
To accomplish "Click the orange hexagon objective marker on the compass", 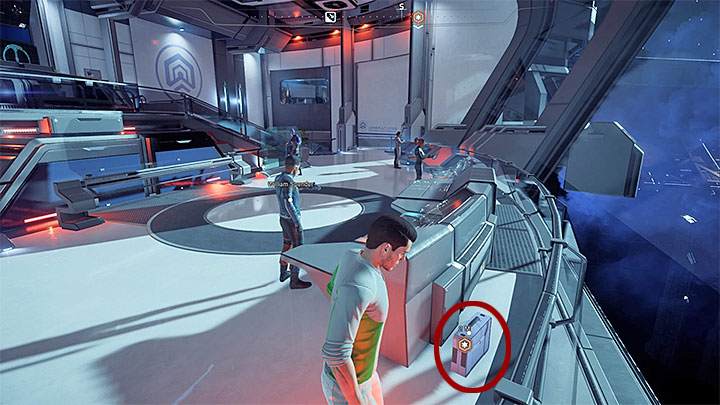I will (x=419, y=17).
